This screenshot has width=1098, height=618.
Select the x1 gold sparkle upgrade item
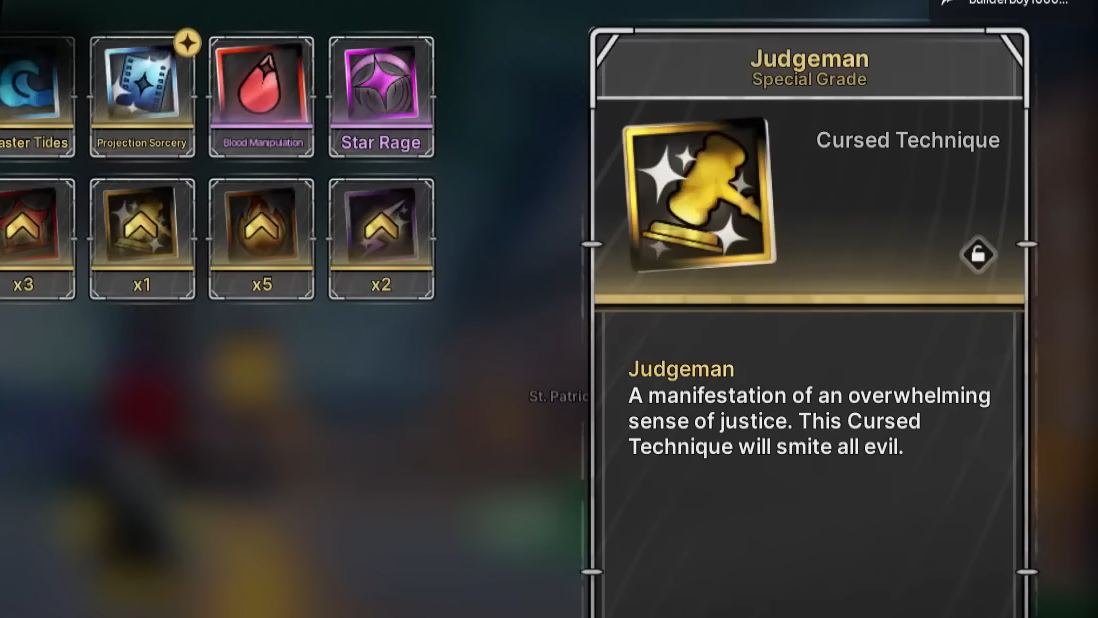pyautogui.click(x=142, y=239)
